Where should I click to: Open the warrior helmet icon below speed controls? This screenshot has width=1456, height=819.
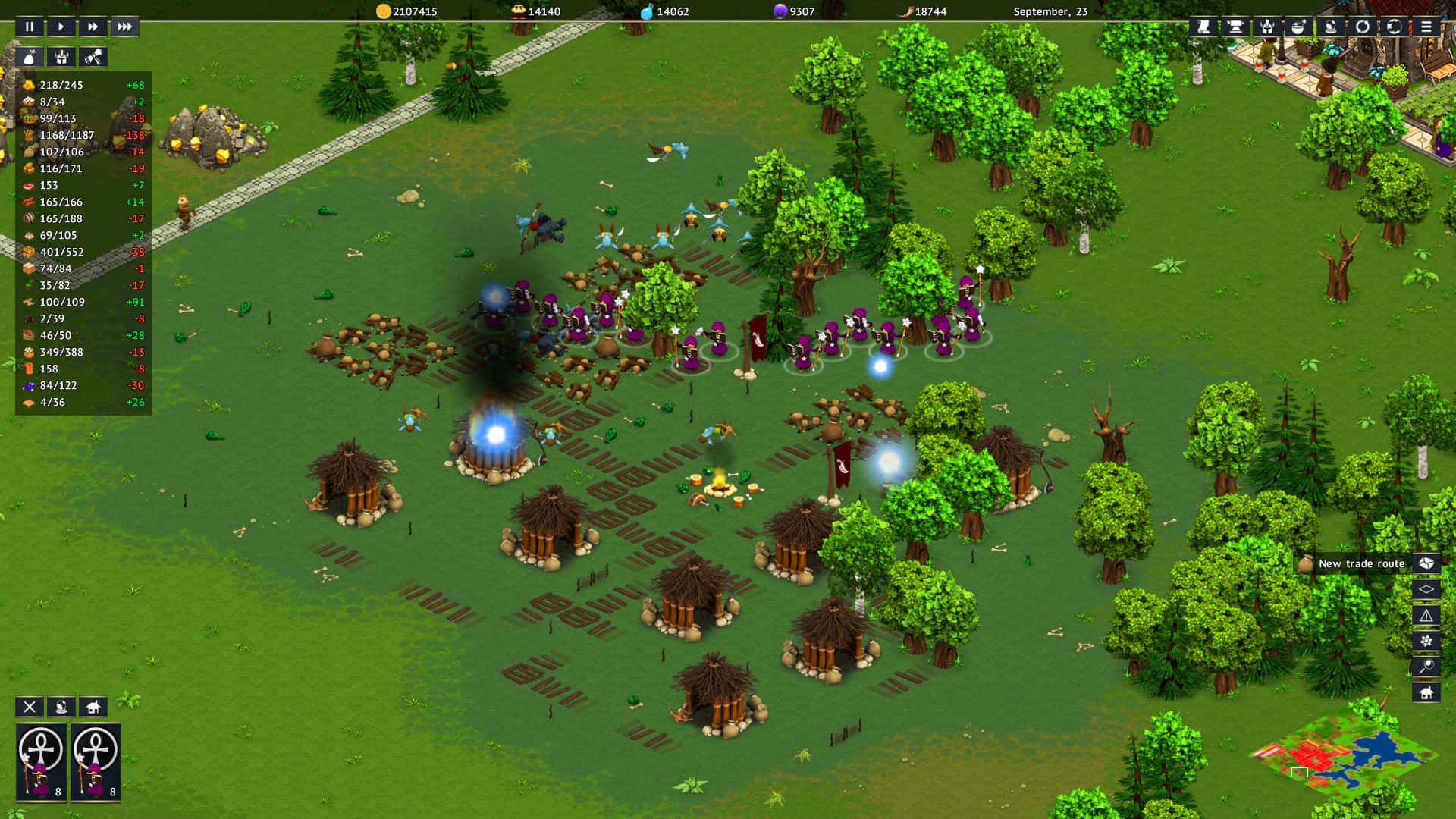point(61,56)
